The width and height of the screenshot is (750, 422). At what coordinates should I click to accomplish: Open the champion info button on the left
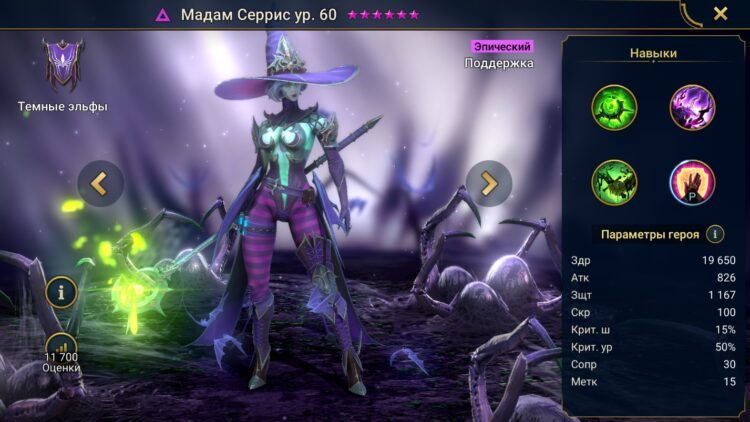(x=61, y=293)
